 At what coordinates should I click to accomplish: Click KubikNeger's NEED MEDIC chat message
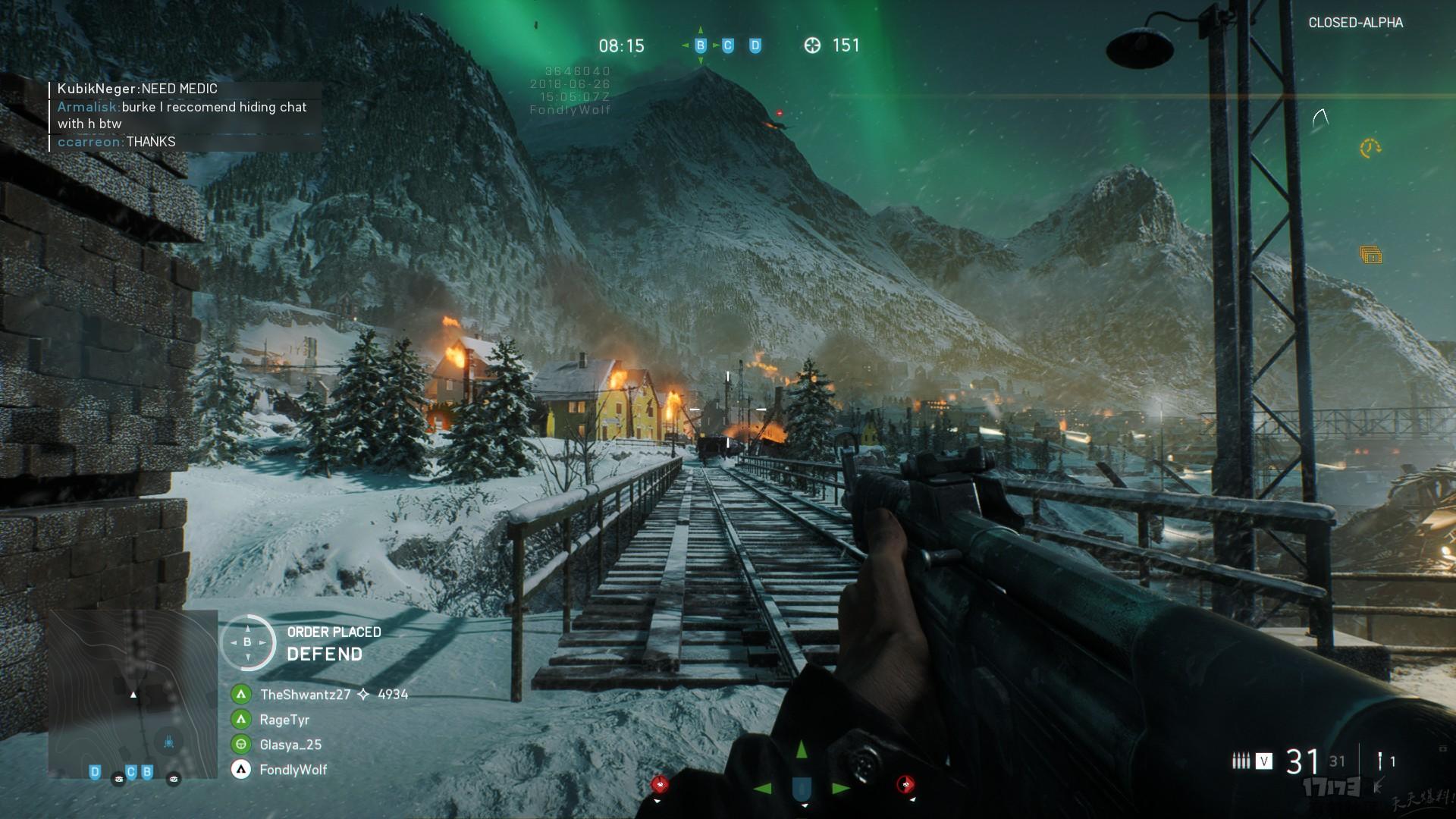137,89
